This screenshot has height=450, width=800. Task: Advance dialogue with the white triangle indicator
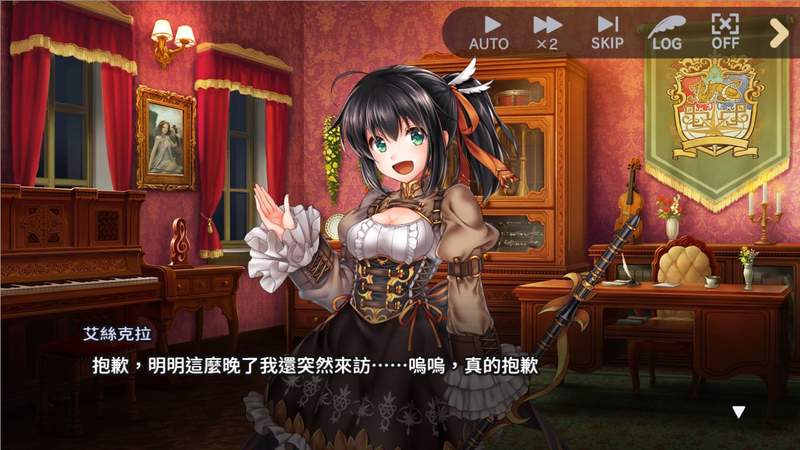pyautogui.click(x=739, y=411)
